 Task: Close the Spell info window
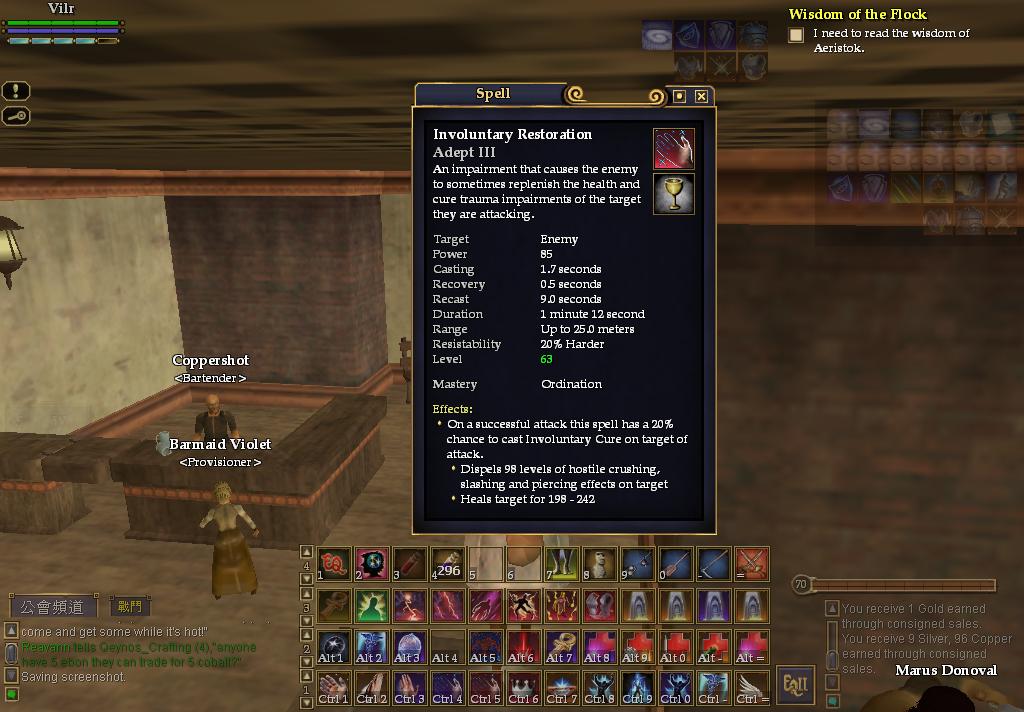click(x=702, y=96)
